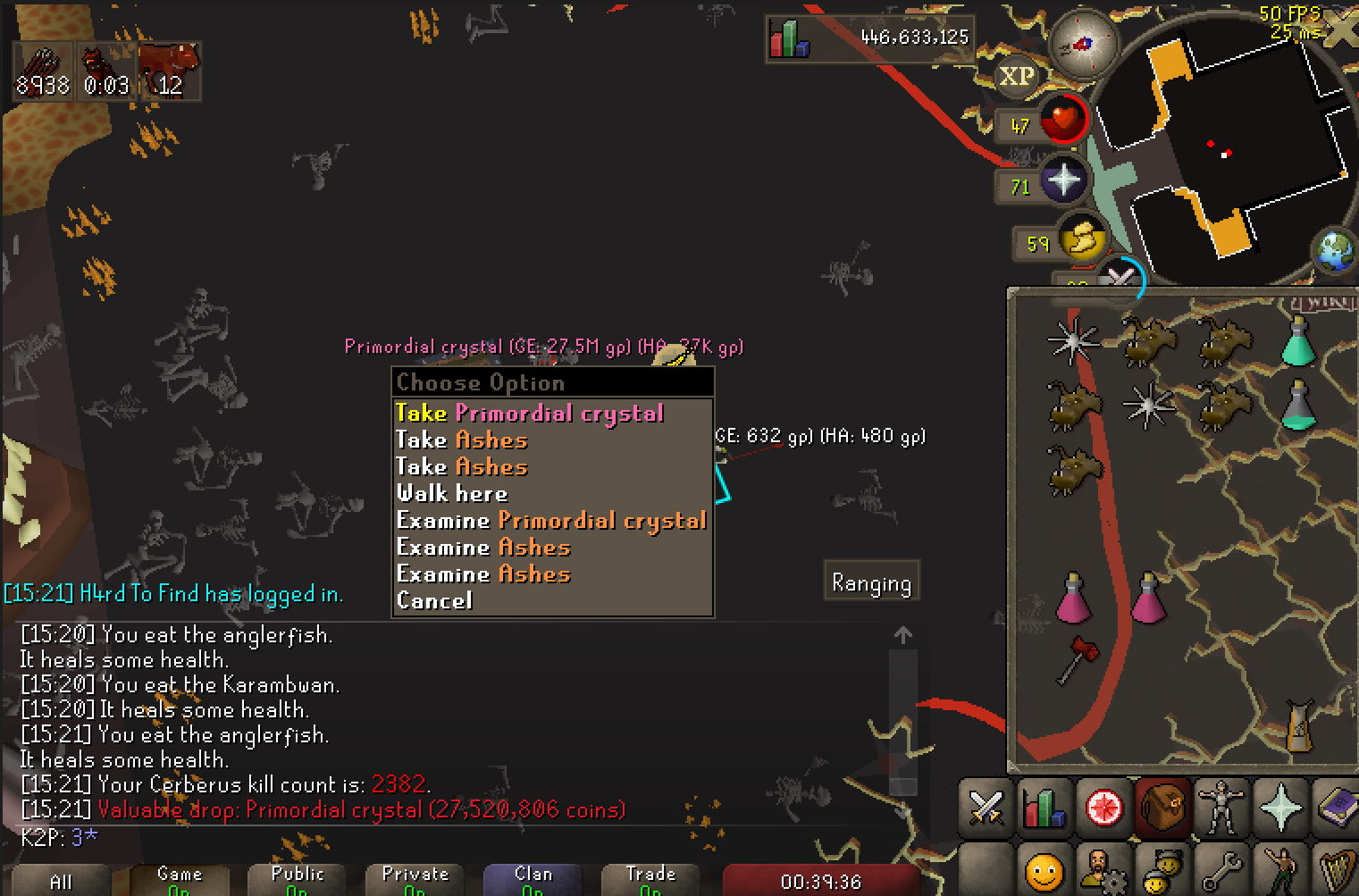Switch to the Clan chat tab

(x=533, y=878)
